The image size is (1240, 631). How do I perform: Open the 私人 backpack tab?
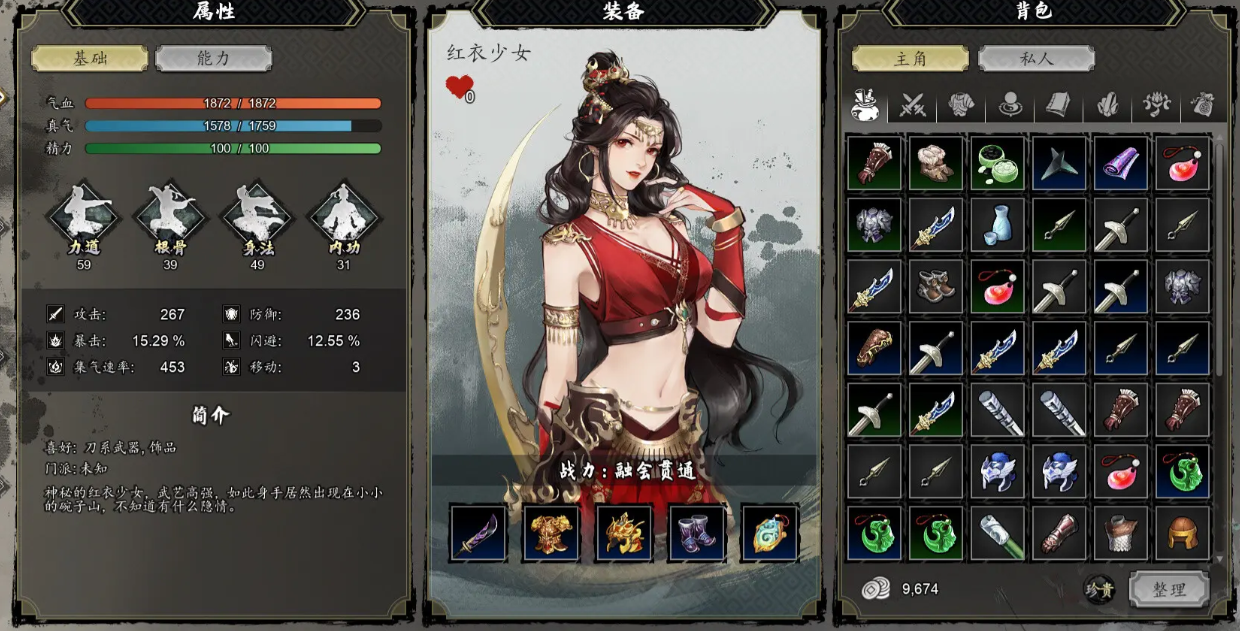coord(1035,58)
